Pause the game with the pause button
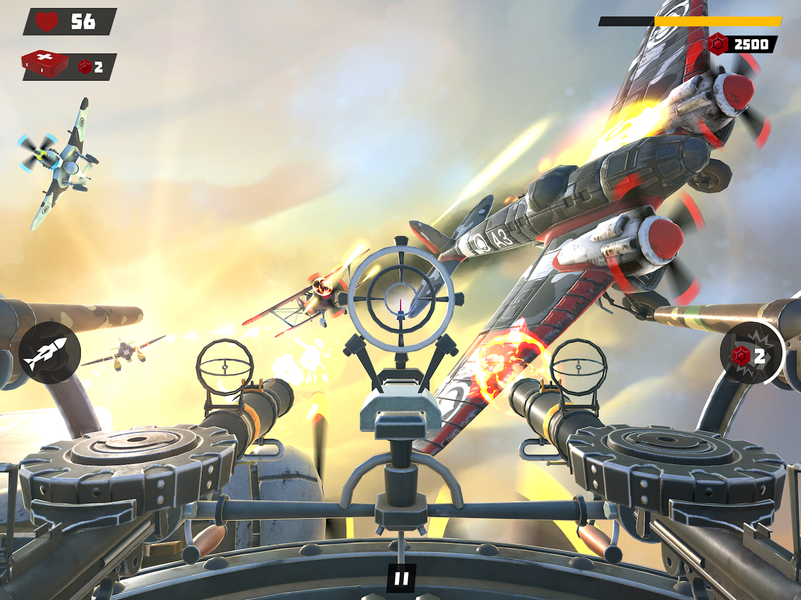801x600 pixels. point(401,577)
